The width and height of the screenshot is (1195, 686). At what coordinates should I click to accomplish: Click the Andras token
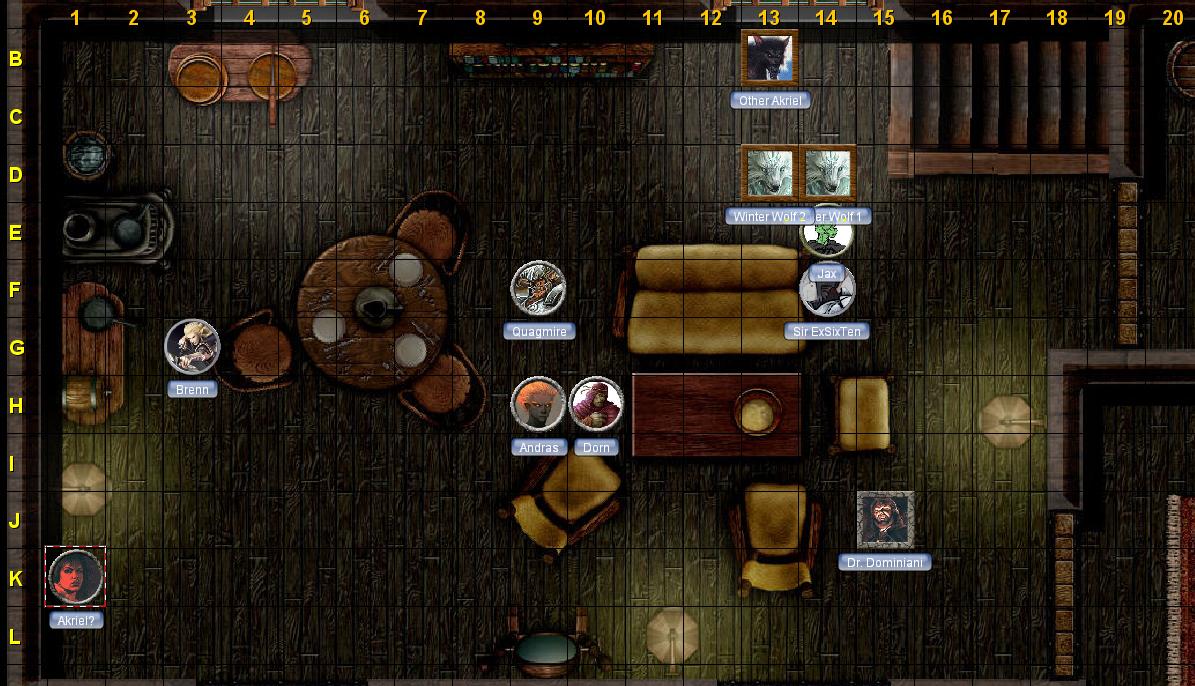538,404
